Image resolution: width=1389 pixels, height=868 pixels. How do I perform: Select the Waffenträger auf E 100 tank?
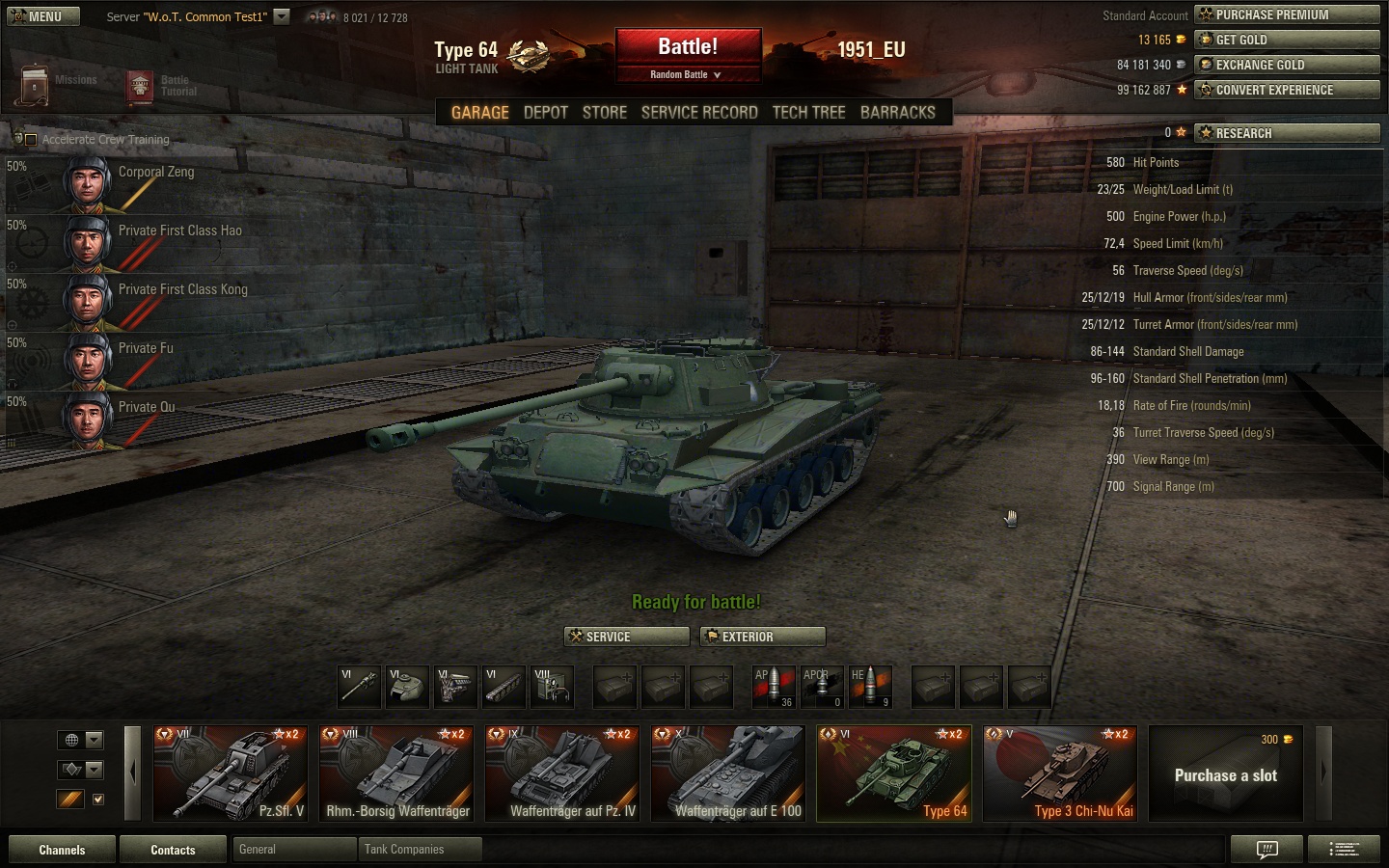[727, 773]
